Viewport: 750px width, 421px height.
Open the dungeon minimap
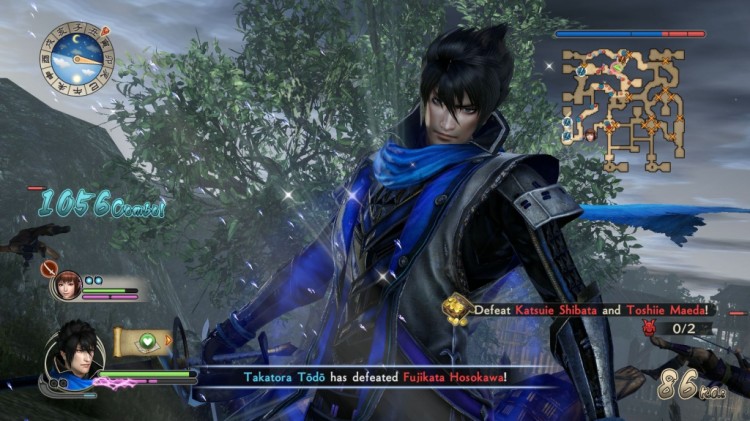pyautogui.click(x=622, y=108)
